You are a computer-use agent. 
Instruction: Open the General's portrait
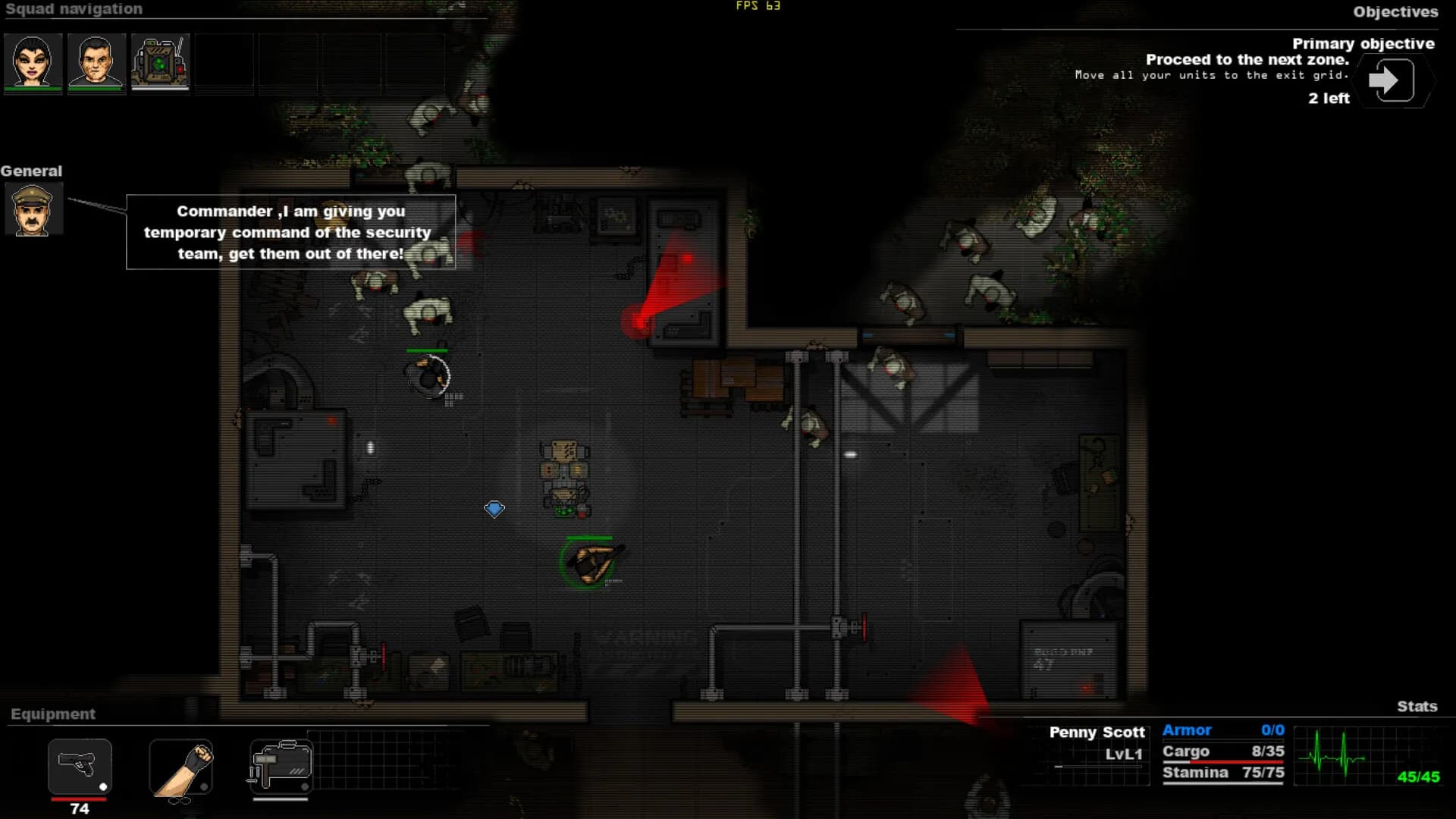coord(33,209)
